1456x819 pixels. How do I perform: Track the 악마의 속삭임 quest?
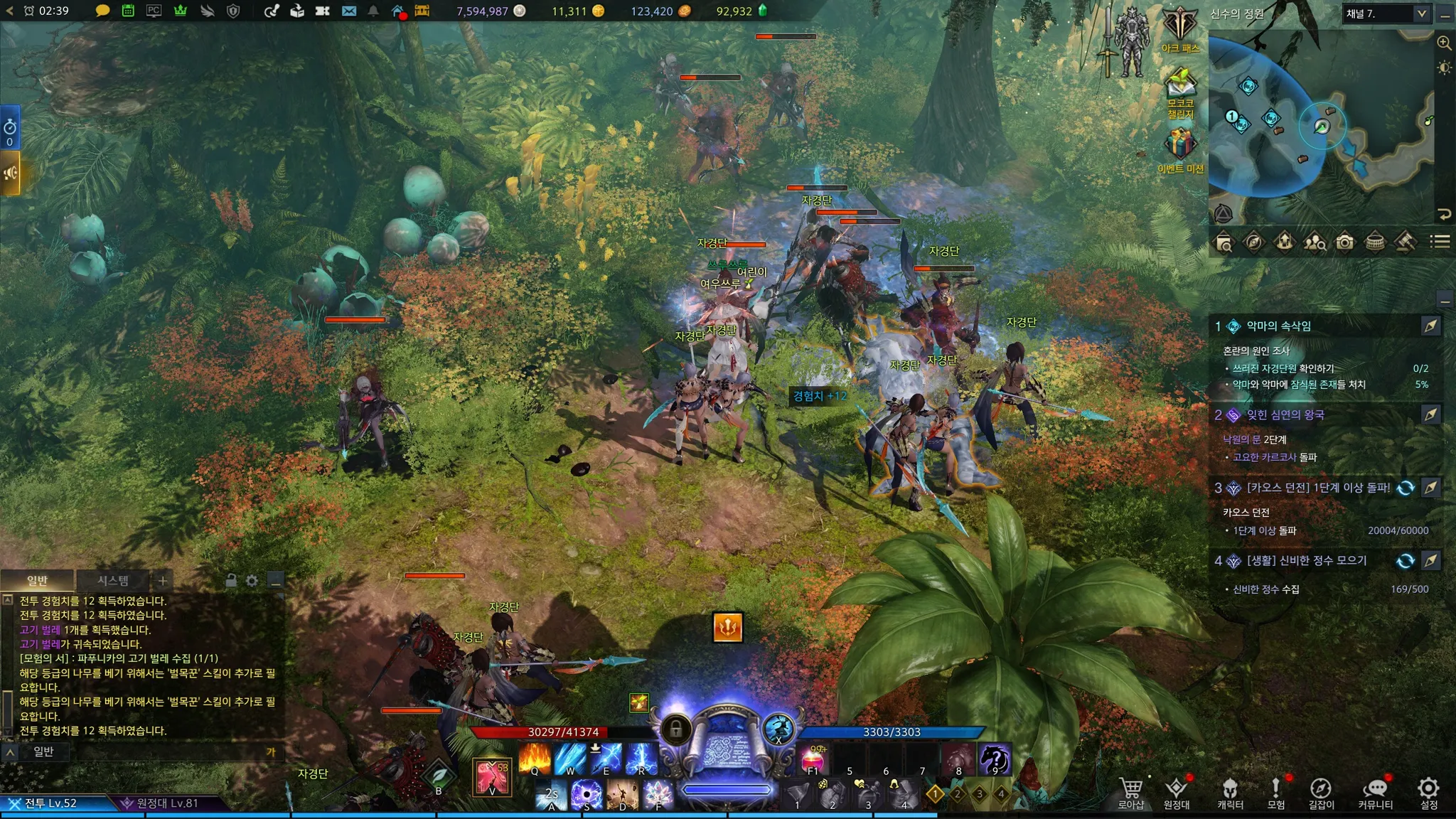click(x=1430, y=326)
